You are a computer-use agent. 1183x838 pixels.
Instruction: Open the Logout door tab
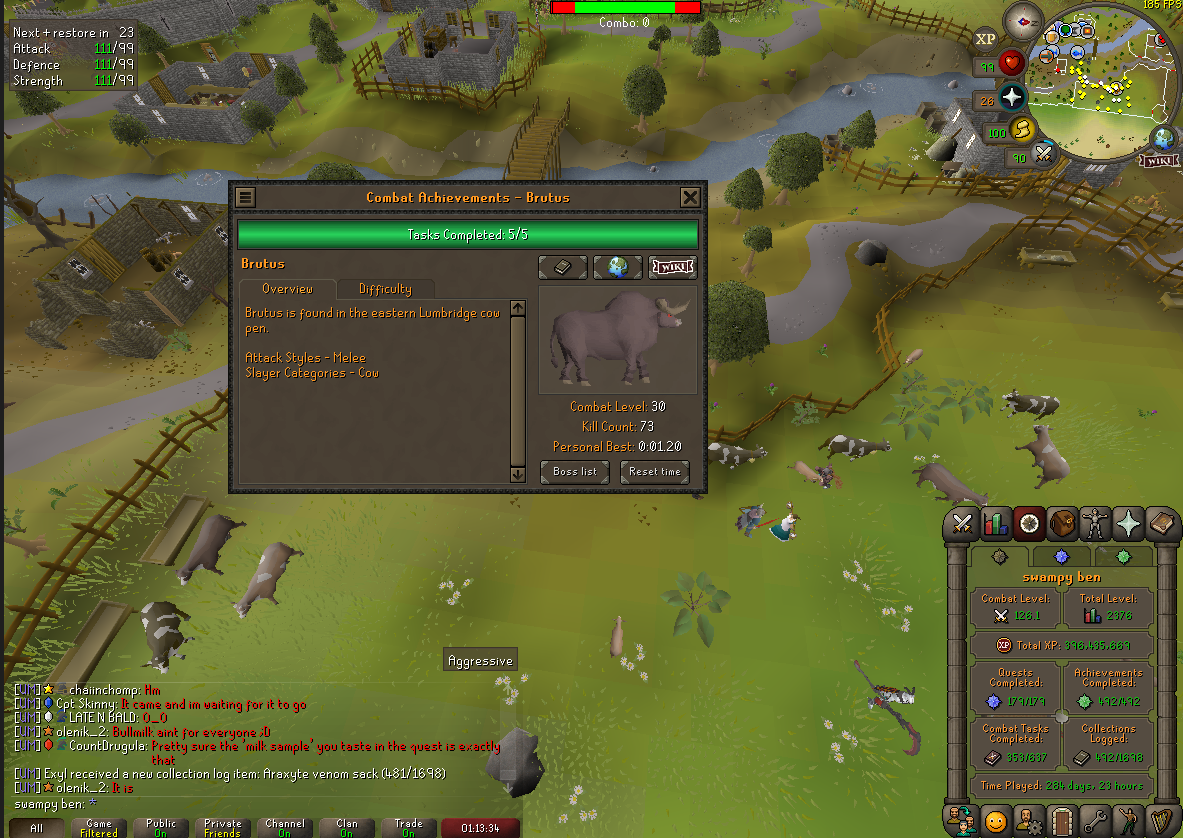[x=1062, y=821]
